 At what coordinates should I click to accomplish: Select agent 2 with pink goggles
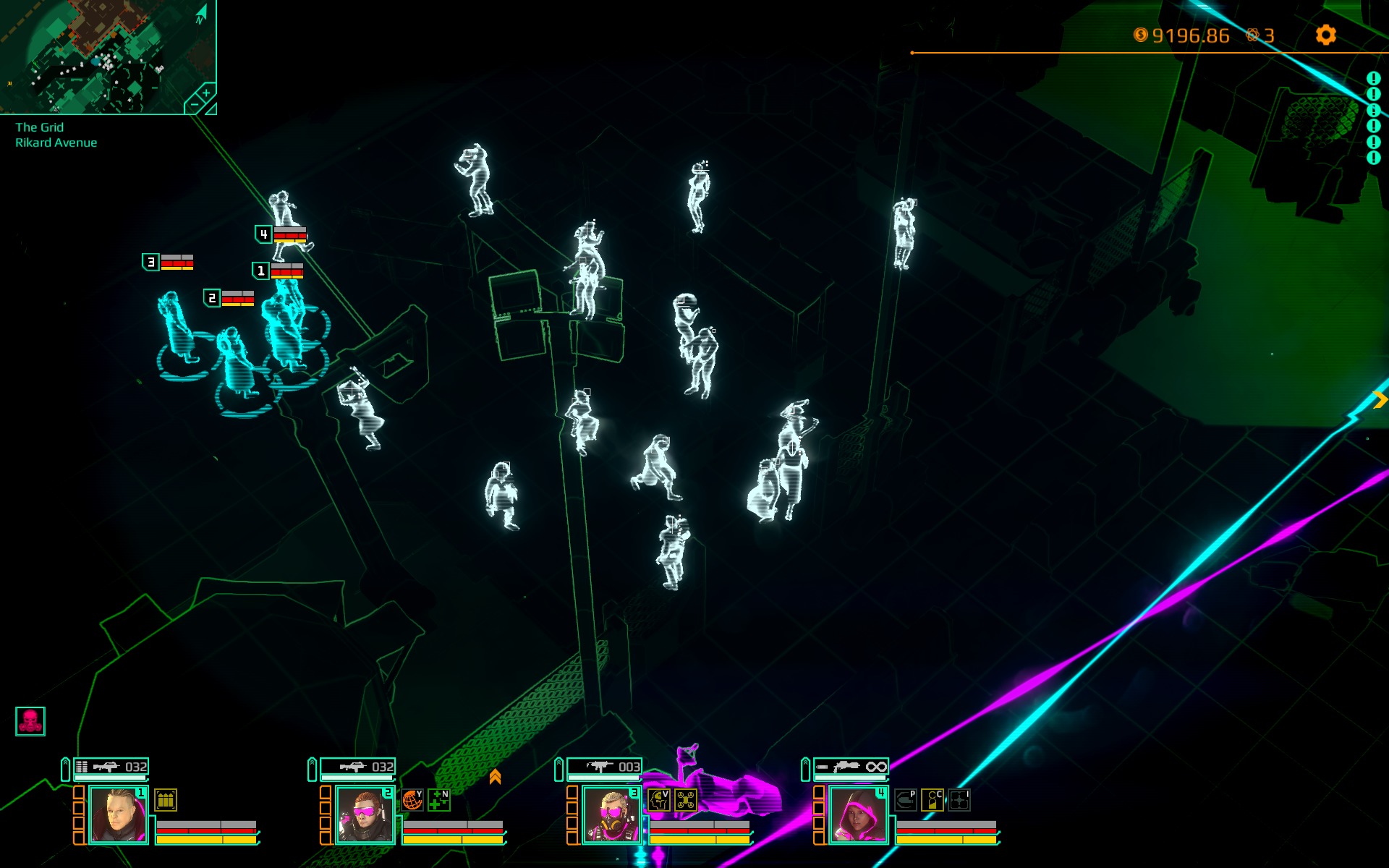365,815
